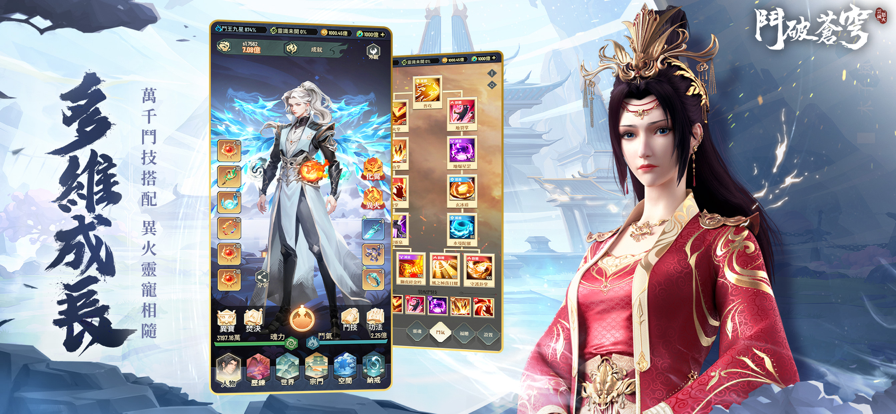The height and width of the screenshot is (414, 896).
Task: Select the top skill node in skill tree
Action: tap(427, 91)
